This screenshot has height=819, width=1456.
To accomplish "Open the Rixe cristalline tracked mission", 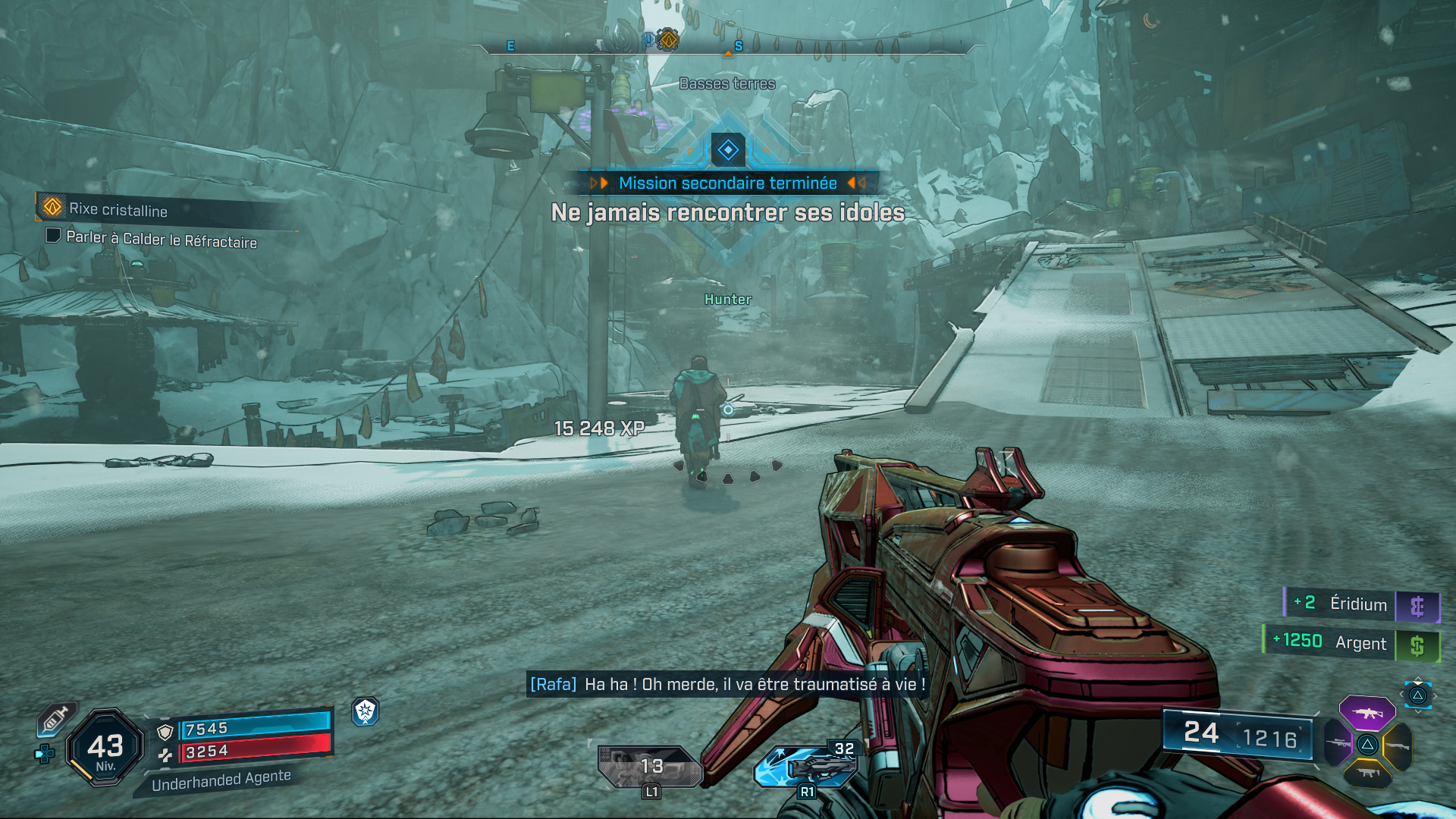I will click(118, 209).
